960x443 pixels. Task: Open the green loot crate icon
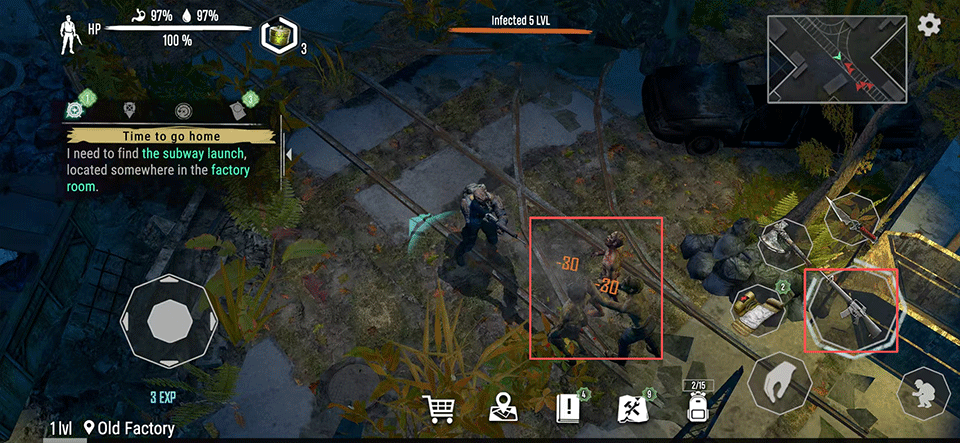pos(276,36)
